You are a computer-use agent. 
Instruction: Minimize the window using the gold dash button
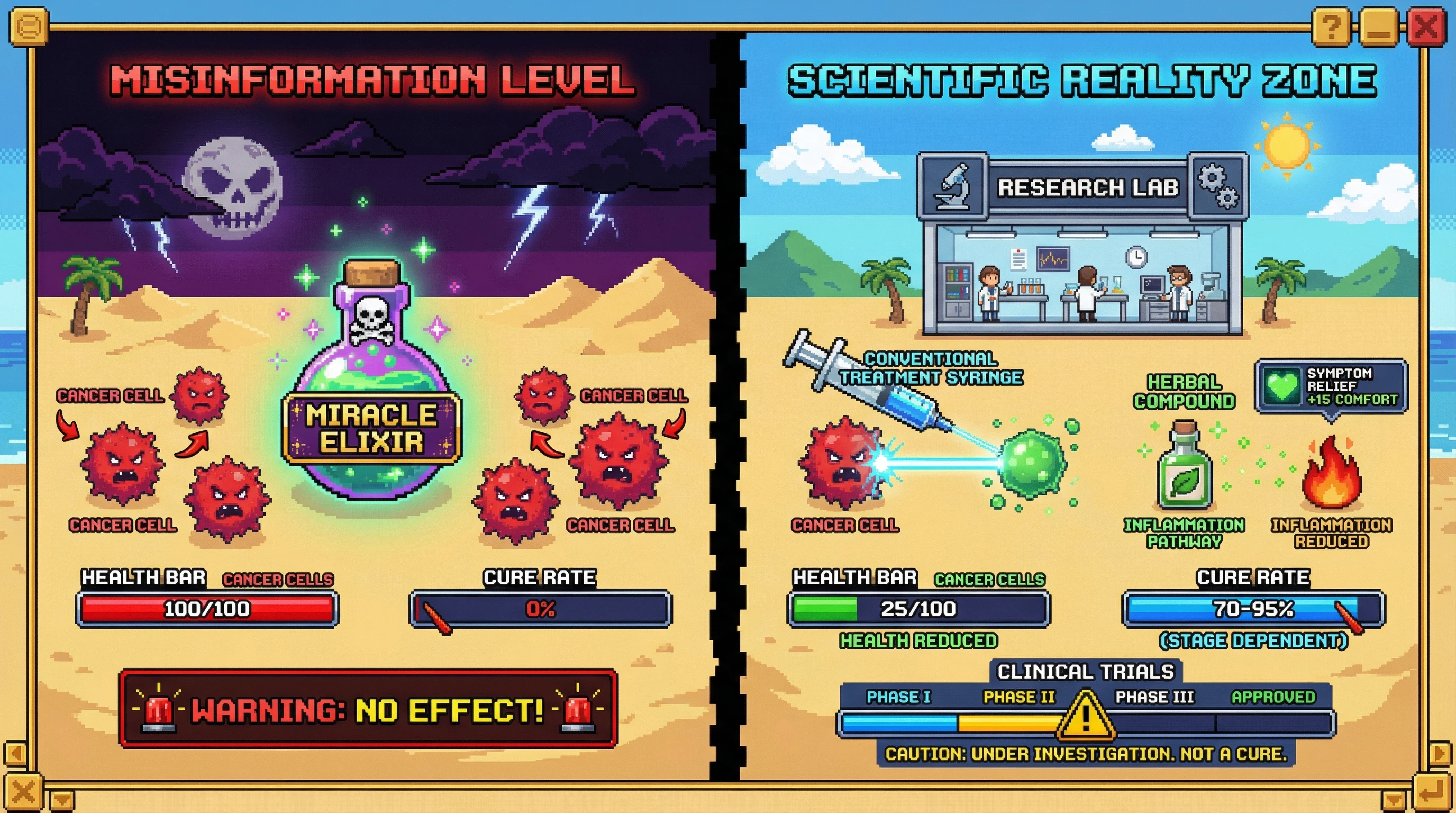click(x=1379, y=28)
